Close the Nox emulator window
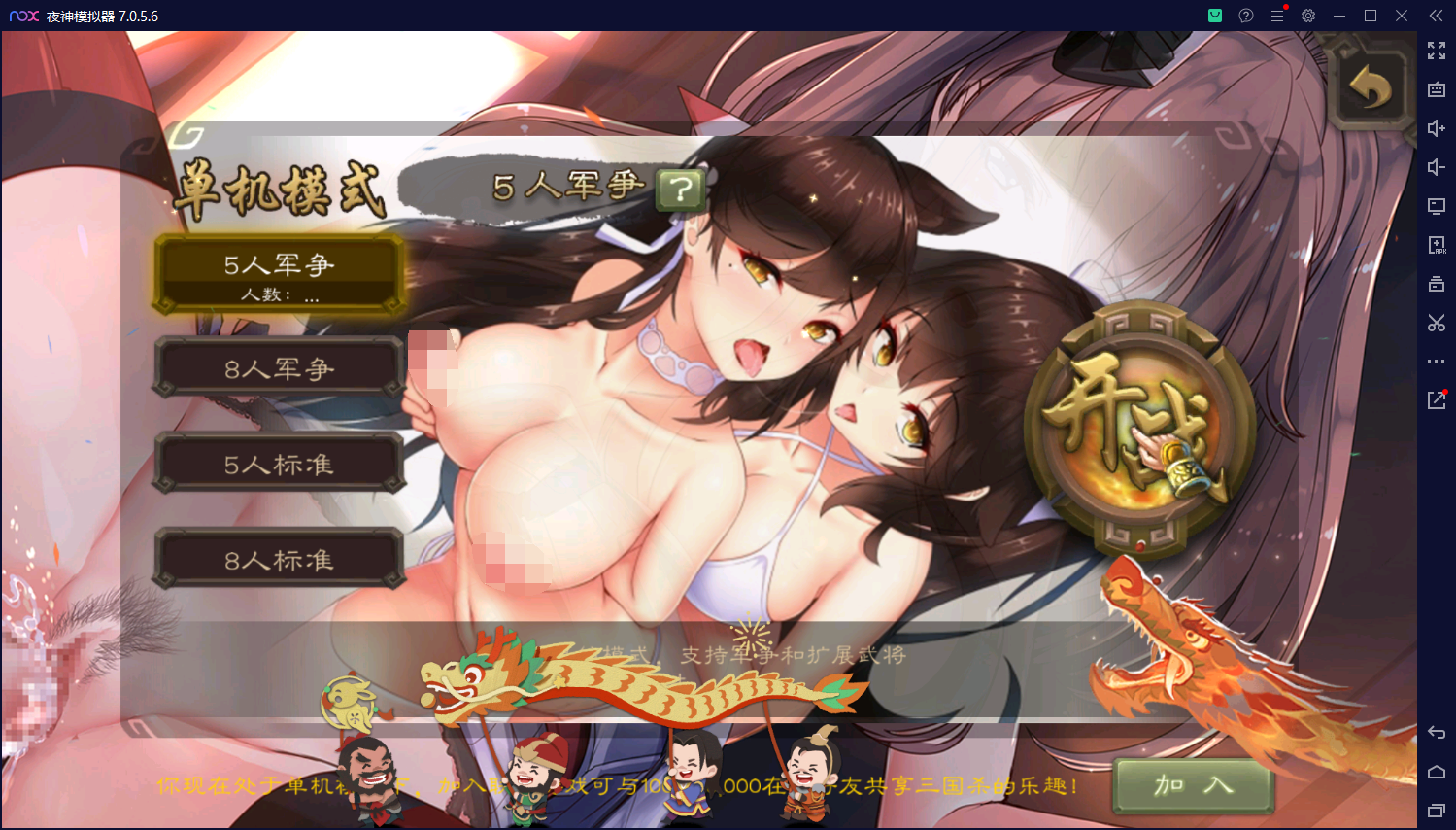Image resolution: width=1456 pixels, height=830 pixels. [x=1402, y=16]
